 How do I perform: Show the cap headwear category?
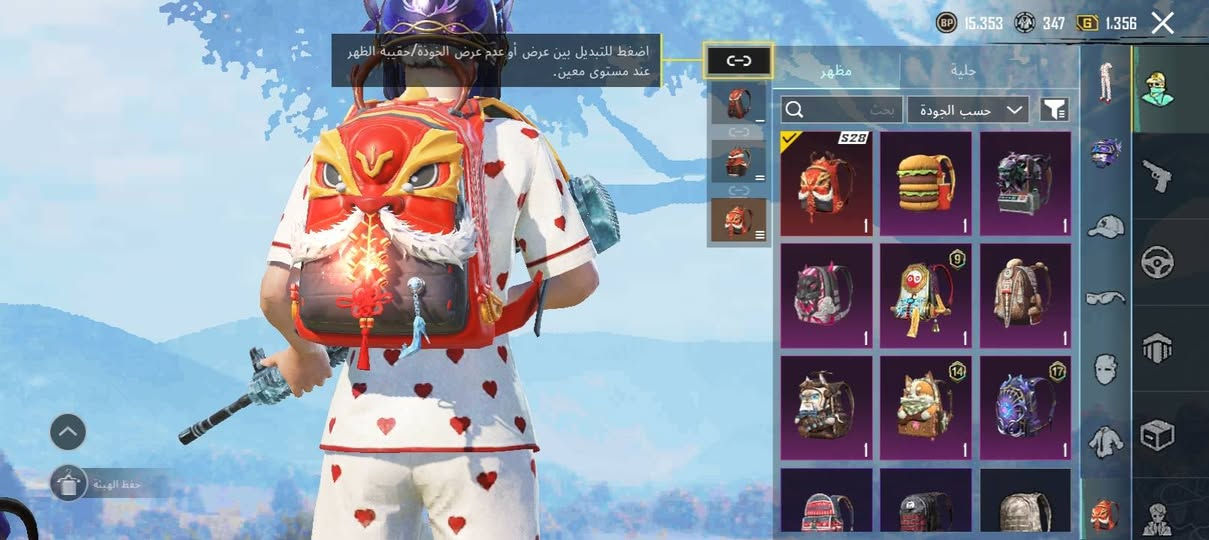(x=1105, y=226)
